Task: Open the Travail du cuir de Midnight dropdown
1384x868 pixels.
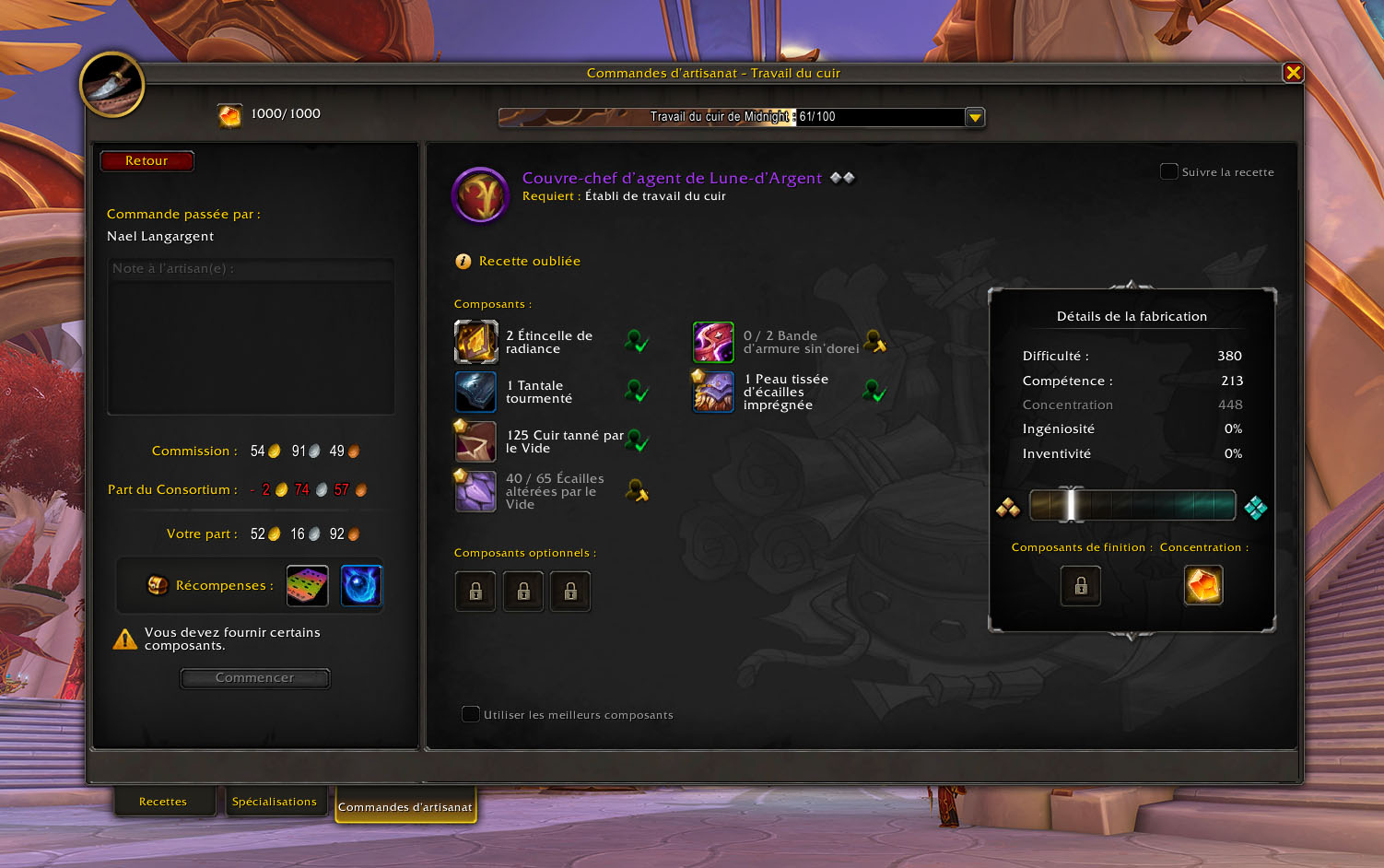Action: pyautogui.click(x=975, y=117)
